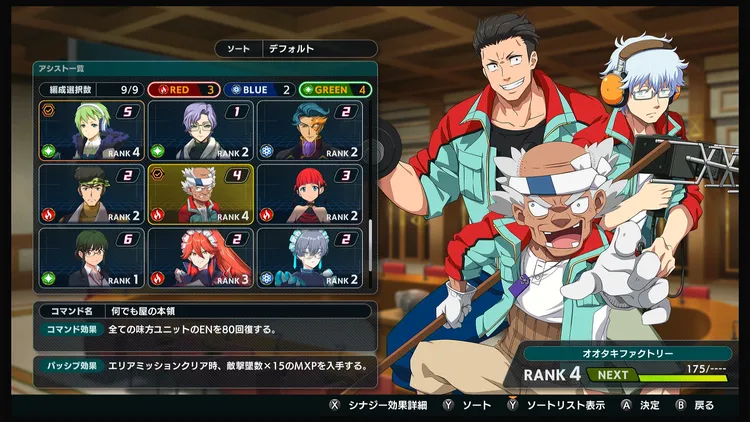
Task: Pick the dark-green-haired assist in a suit
Action: pyautogui.click(x=91, y=257)
